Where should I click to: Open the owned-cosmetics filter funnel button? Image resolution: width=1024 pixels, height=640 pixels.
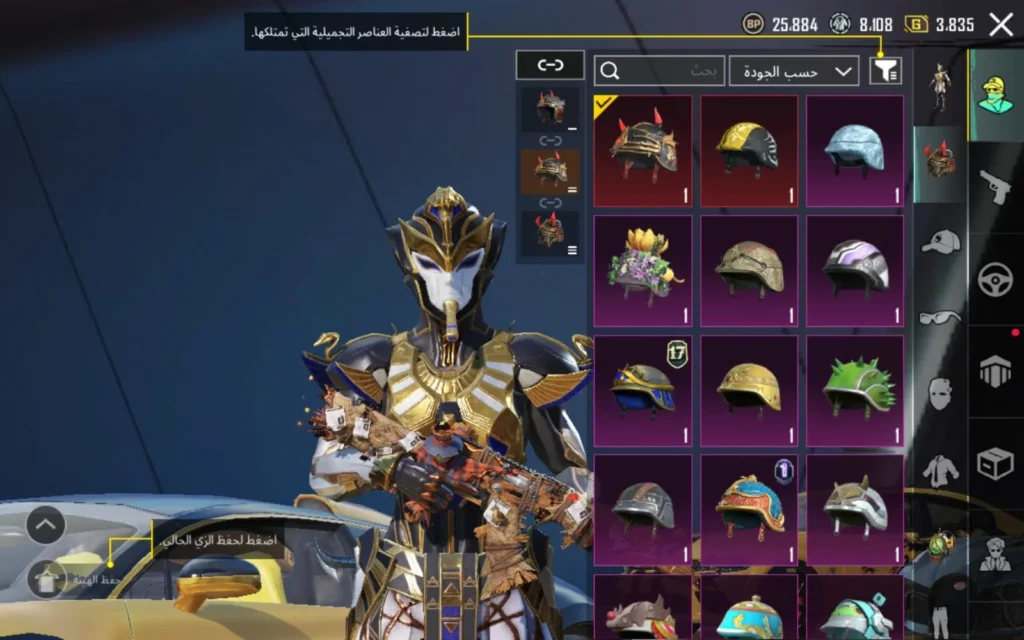point(885,70)
